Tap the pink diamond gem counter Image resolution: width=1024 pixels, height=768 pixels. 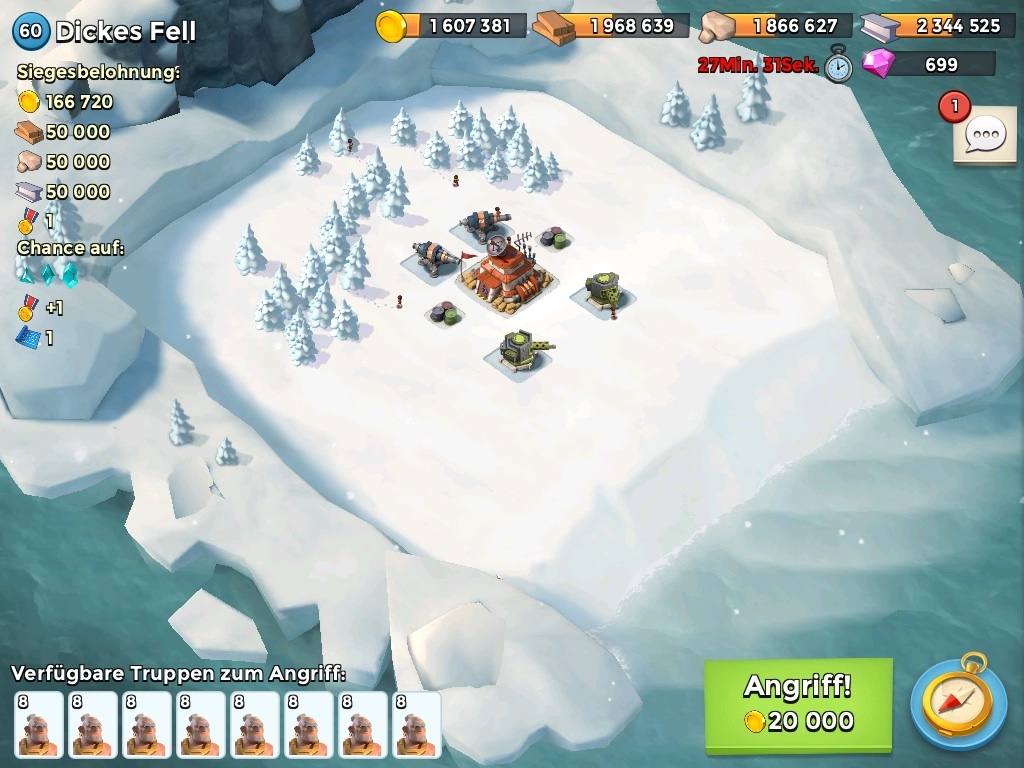coord(930,65)
